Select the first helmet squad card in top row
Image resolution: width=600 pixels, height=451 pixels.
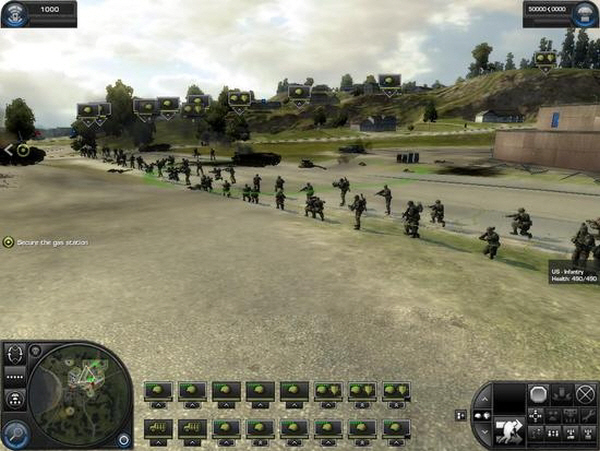pos(158,390)
